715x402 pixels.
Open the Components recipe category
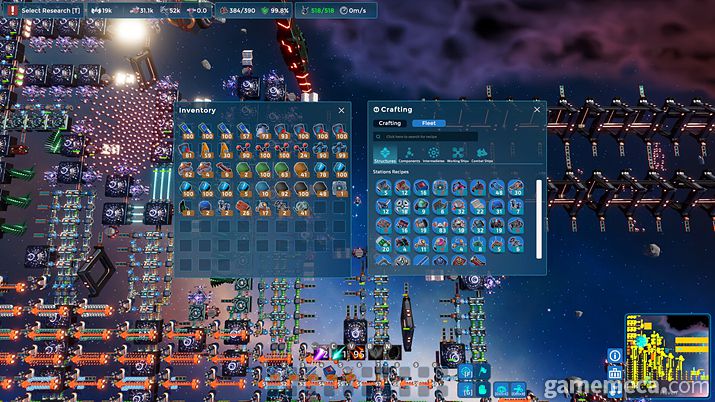410,154
